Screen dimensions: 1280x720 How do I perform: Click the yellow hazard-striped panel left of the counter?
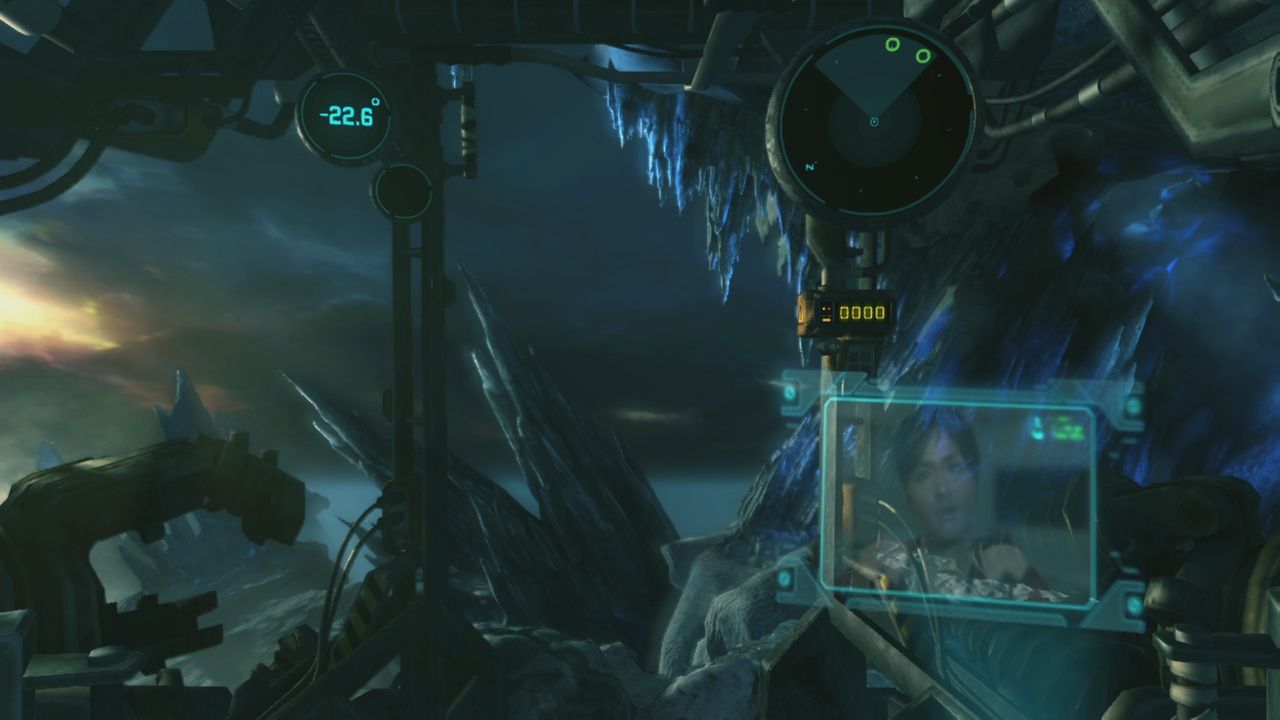click(x=801, y=313)
